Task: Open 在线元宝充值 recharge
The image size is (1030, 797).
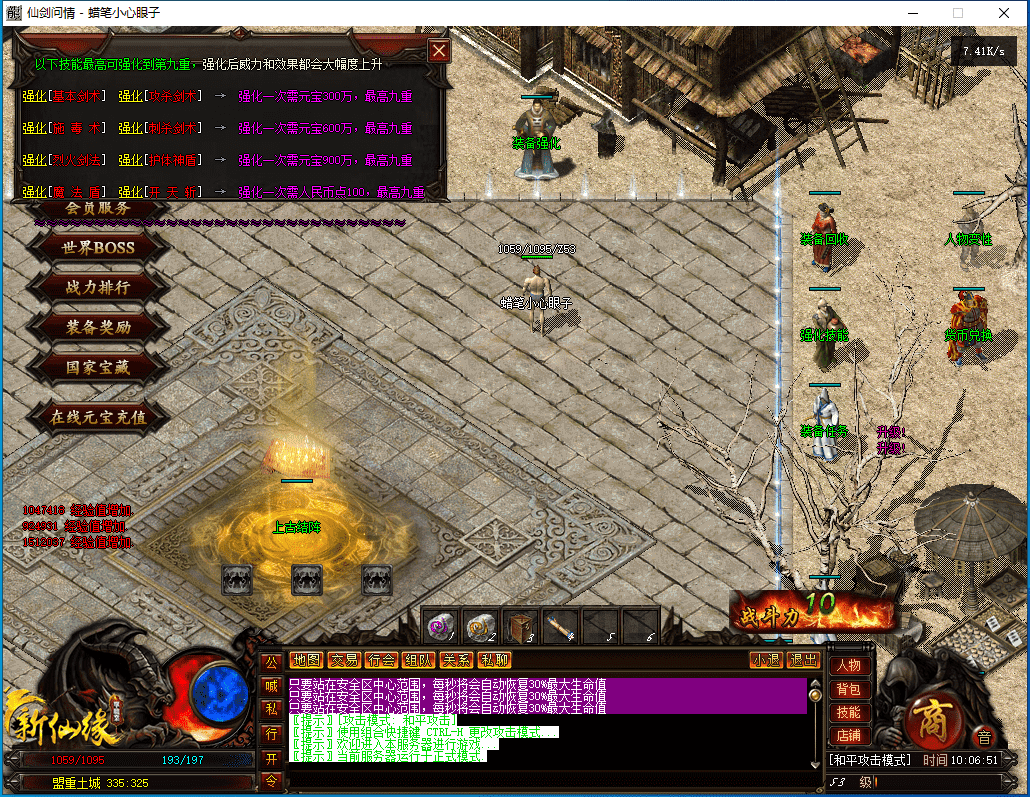Action: coord(98,417)
